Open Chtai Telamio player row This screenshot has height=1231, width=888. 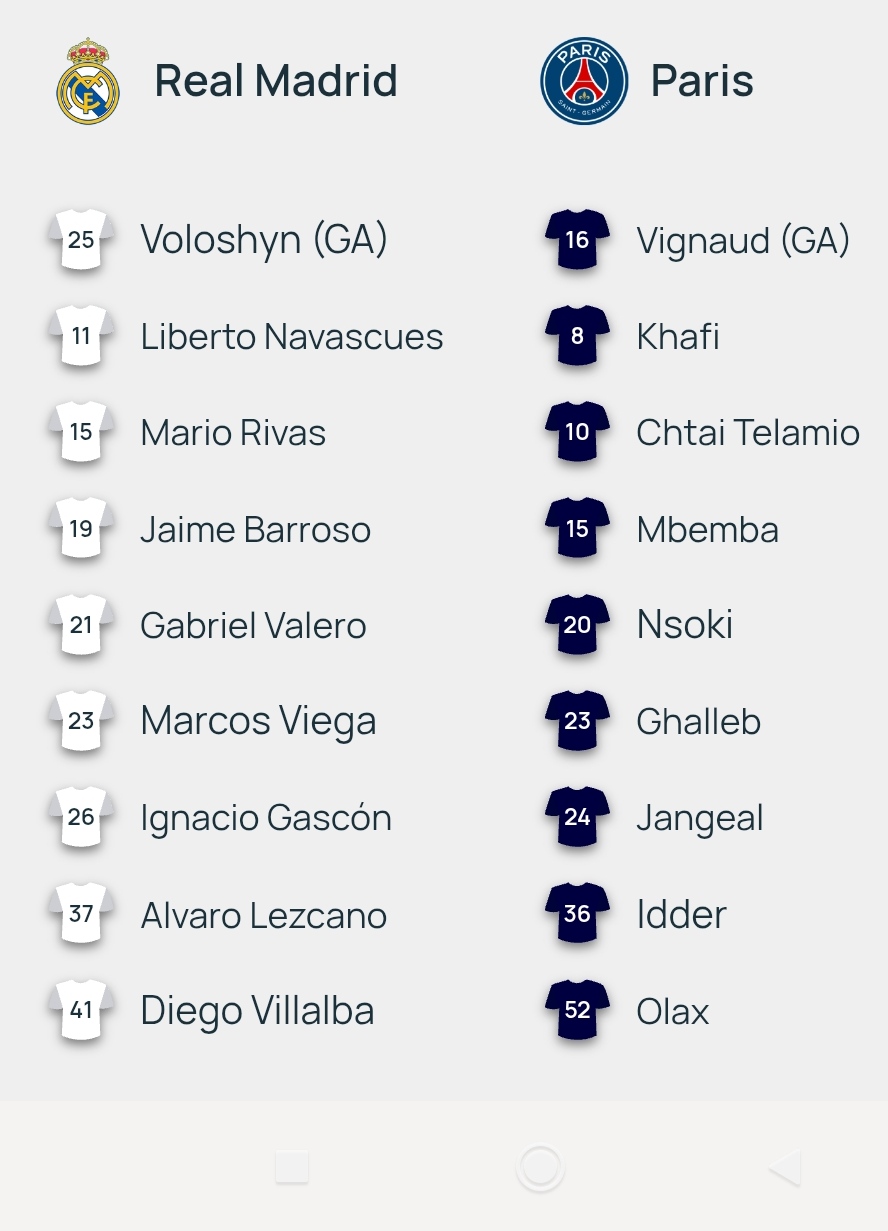747,433
